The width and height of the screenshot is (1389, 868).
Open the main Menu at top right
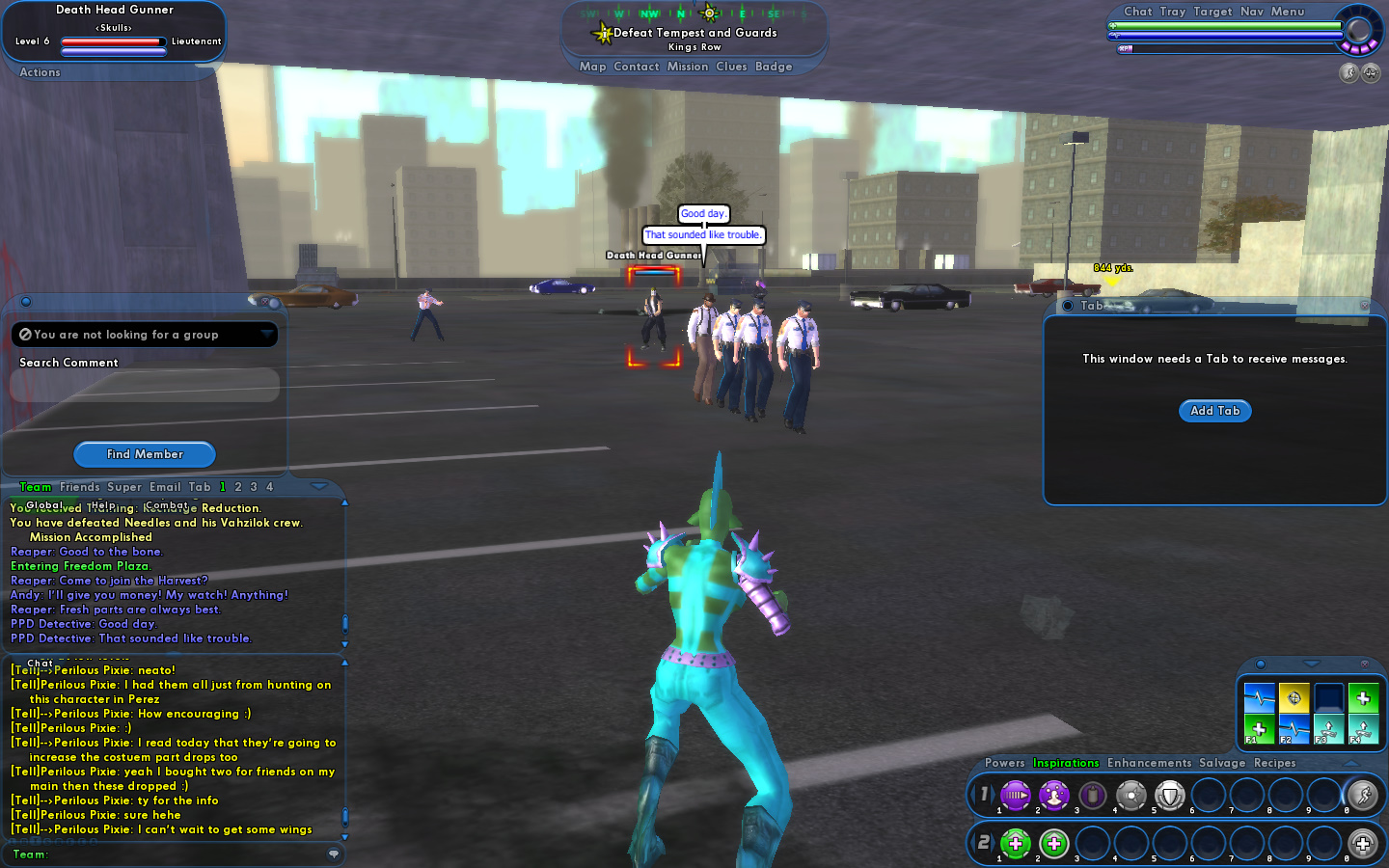[x=1287, y=12]
